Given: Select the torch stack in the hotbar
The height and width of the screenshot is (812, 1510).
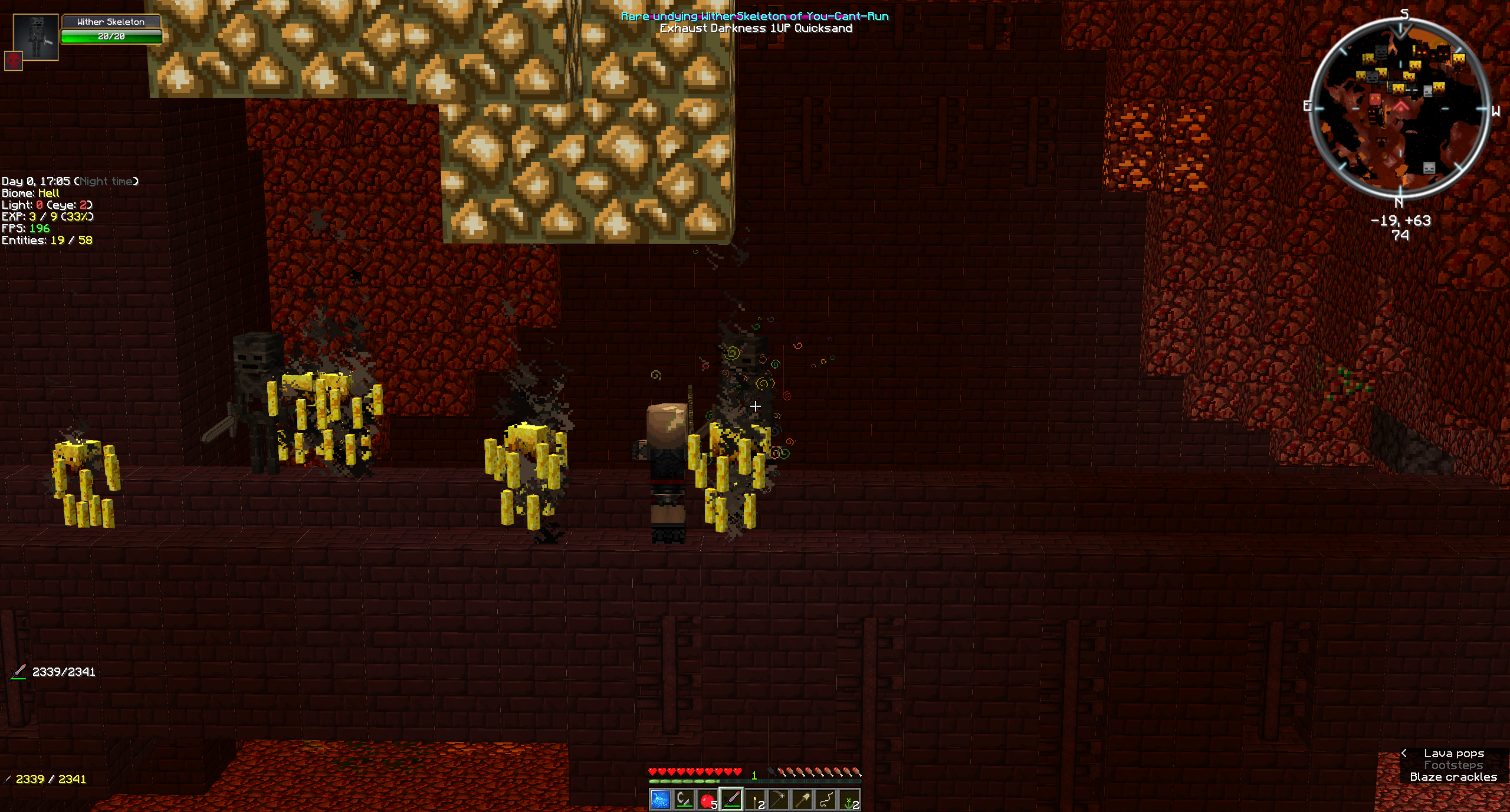Looking at the screenshot, I should [755, 800].
